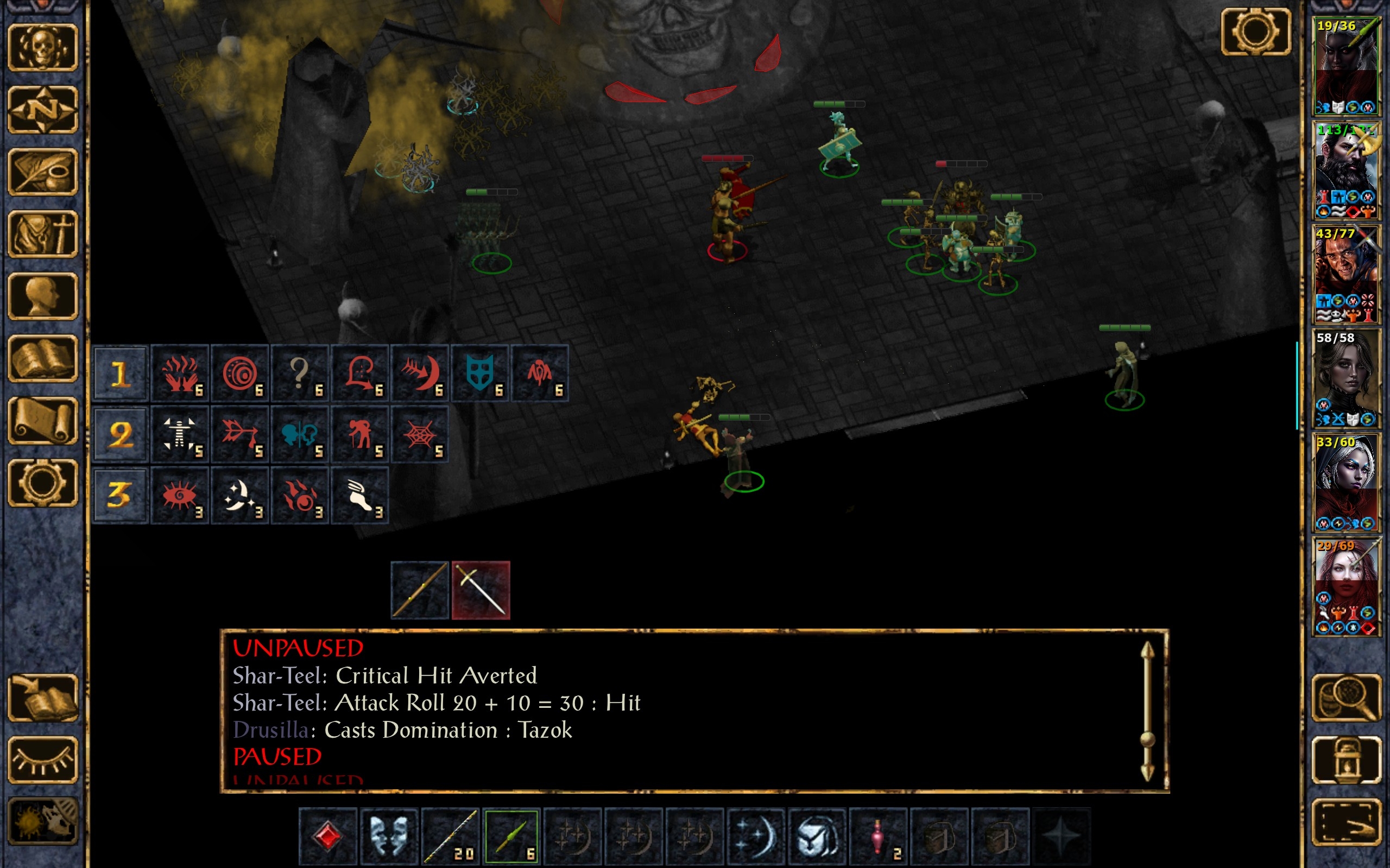Viewport: 1390px width, 868px height.
Task: Select the red gem slot in bottom bar
Action: (x=328, y=836)
